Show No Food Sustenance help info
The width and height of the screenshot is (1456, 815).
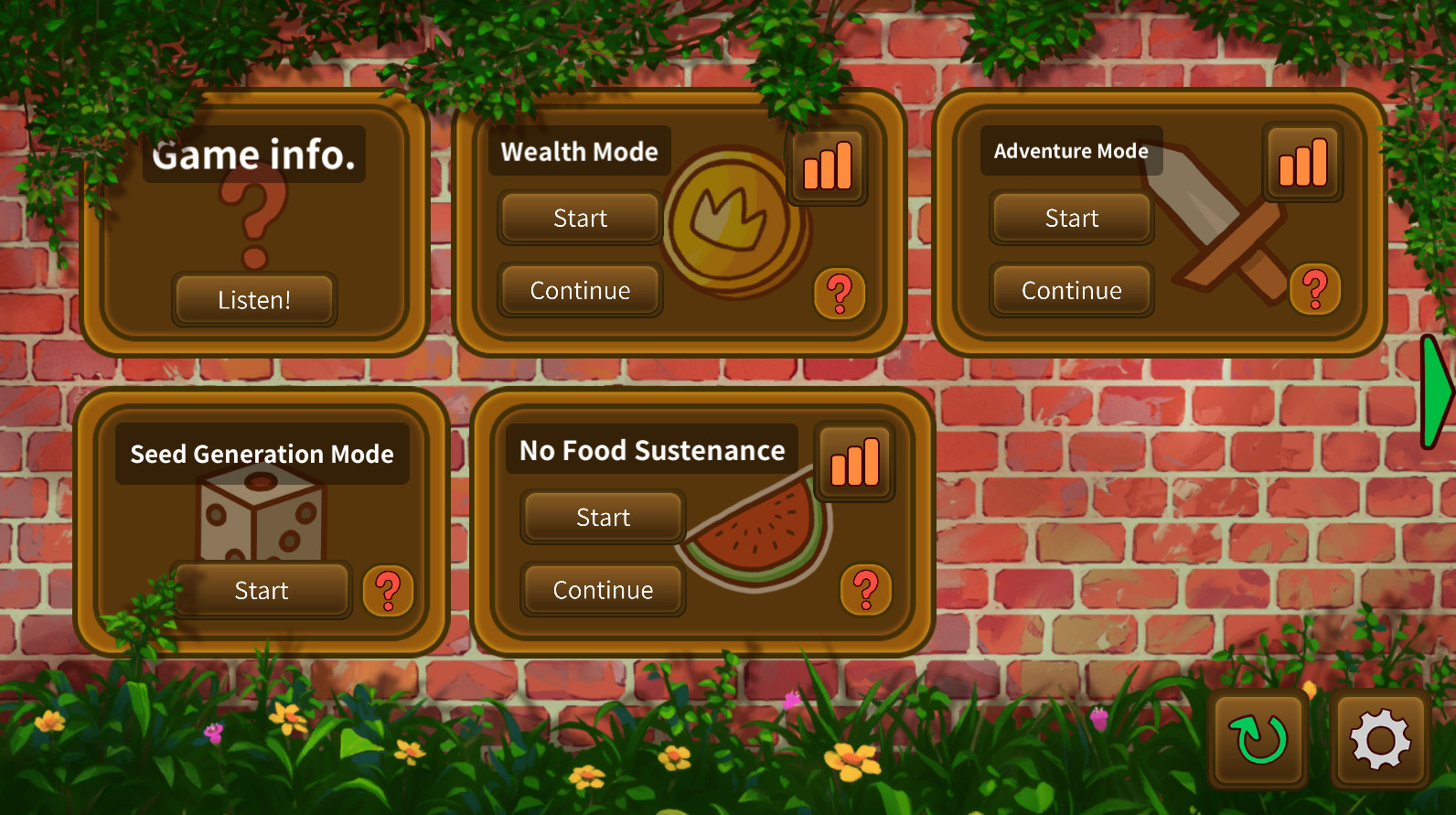(x=865, y=589)
